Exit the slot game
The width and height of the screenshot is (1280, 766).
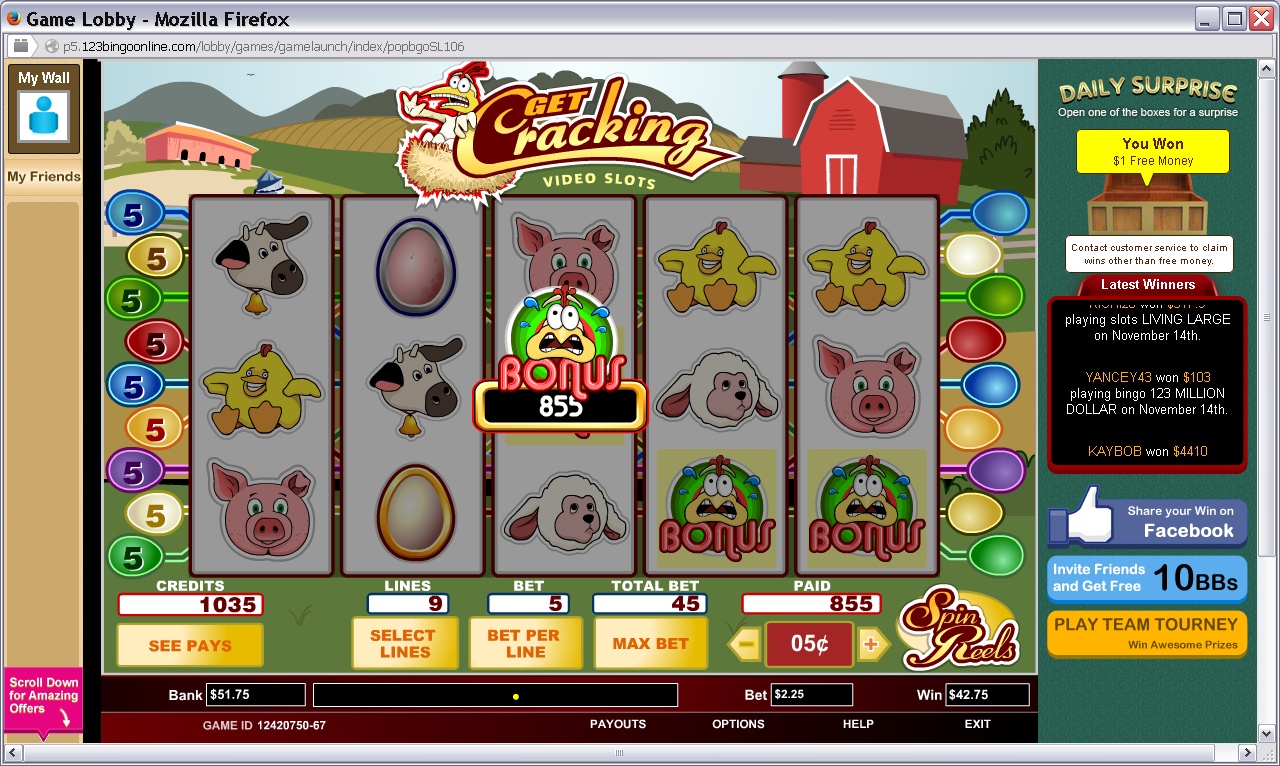point(977,724)
